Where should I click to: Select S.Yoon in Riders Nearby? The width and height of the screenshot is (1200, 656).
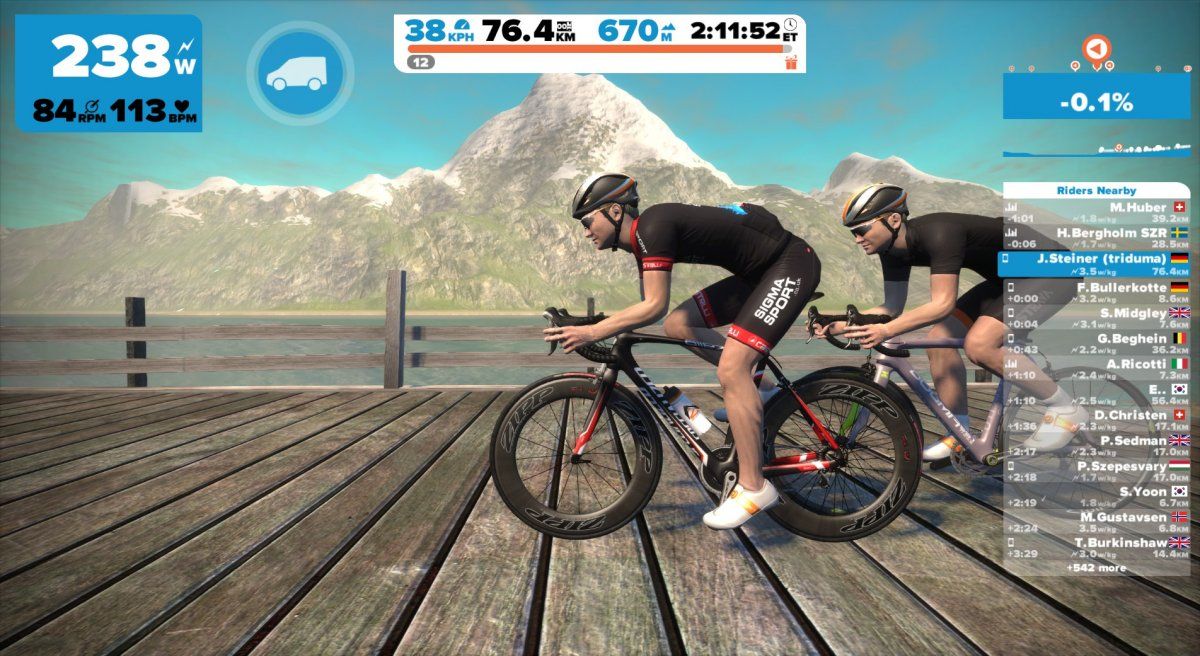click(x=1097, y=496)
